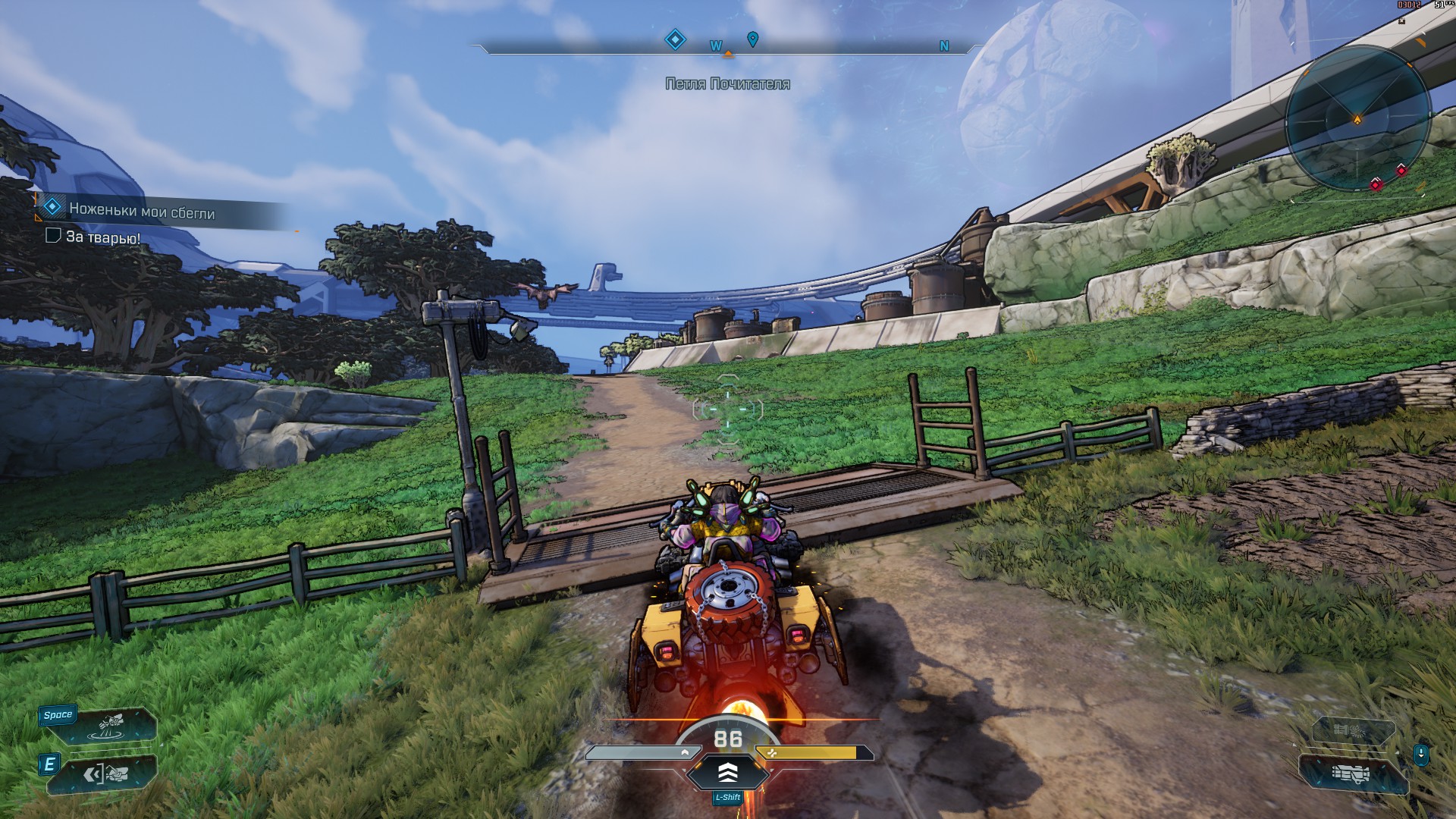Open the circular radar minimap
The width and height of the screenshot is (1456, 819).
coord(1357,119)
